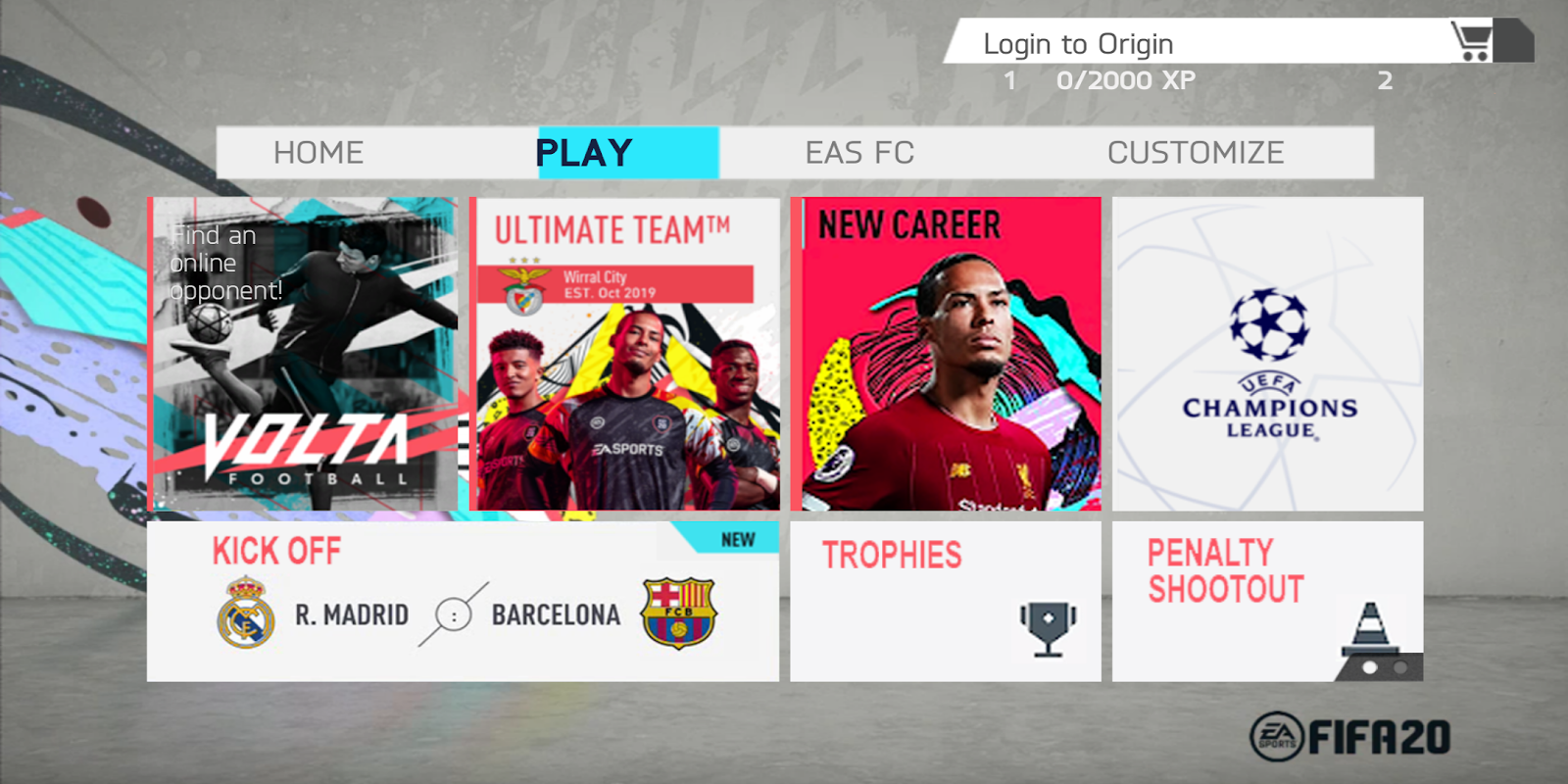Open the EAS FC tab
Screen dimensions: 1568x784
pos(859,152)
